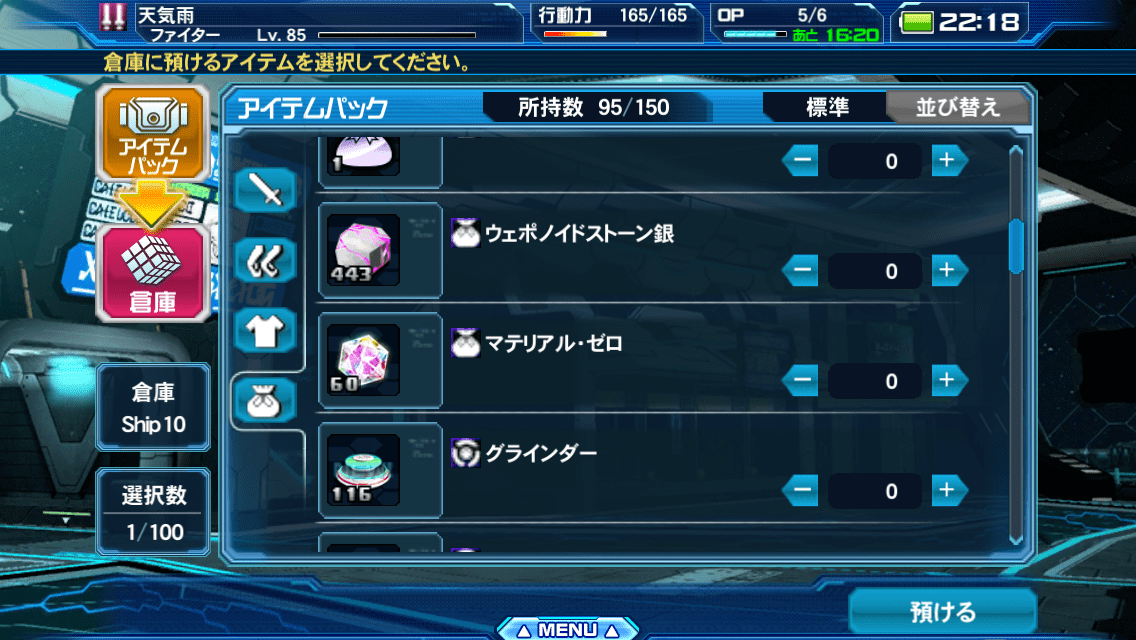
Task: Add one マテリアル・ゼロ to deposit
Action: click(949, 380)
